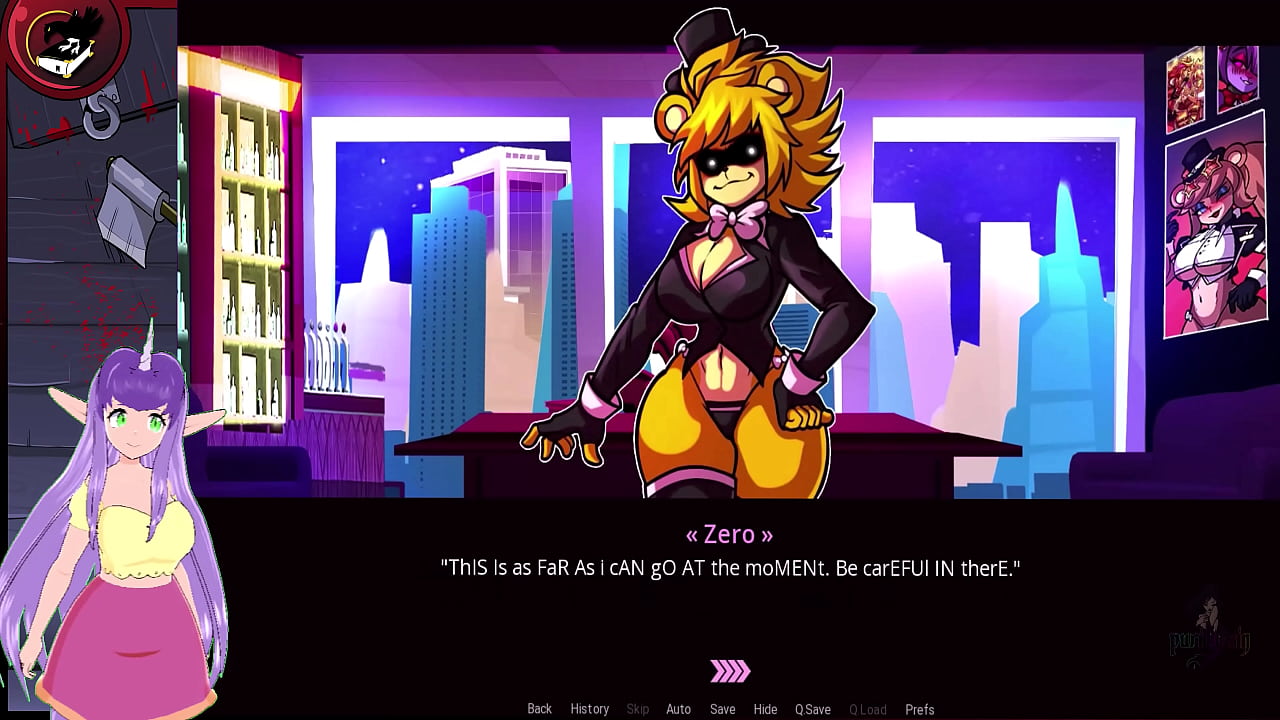The width and height of the screenshot is (1280, 720).
Task: Open the Save screen
Action: click(722, 708)
